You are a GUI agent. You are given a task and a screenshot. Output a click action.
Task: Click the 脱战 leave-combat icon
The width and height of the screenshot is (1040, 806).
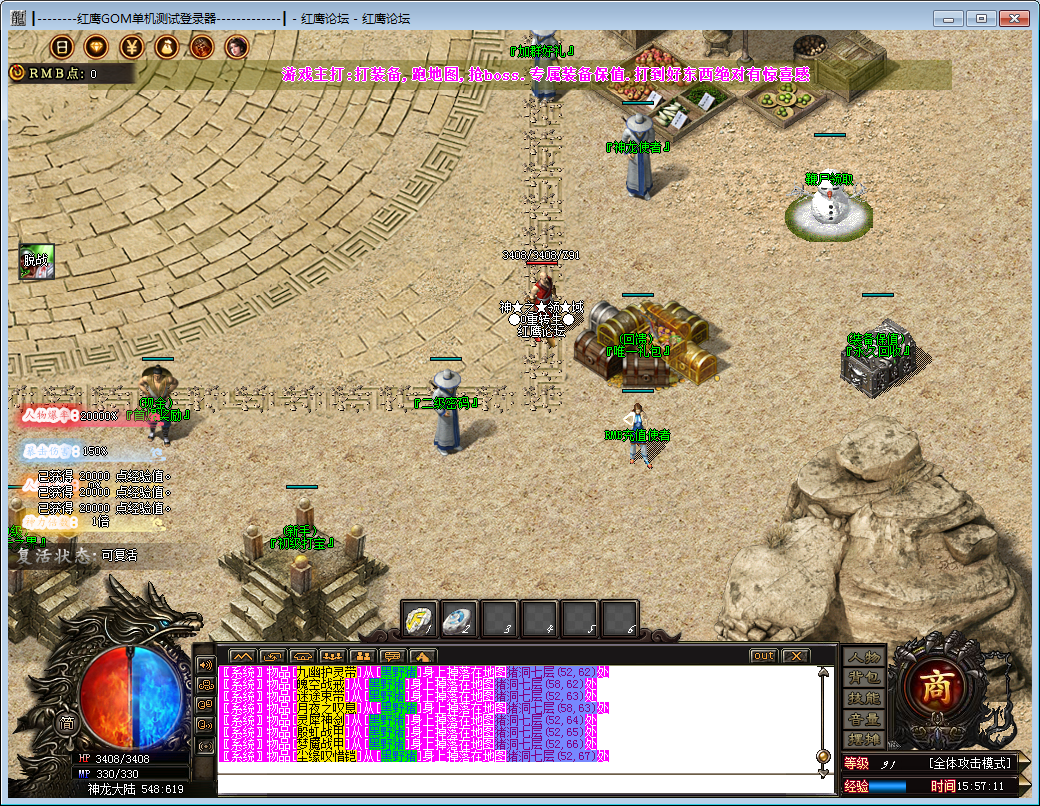point(36,262)
